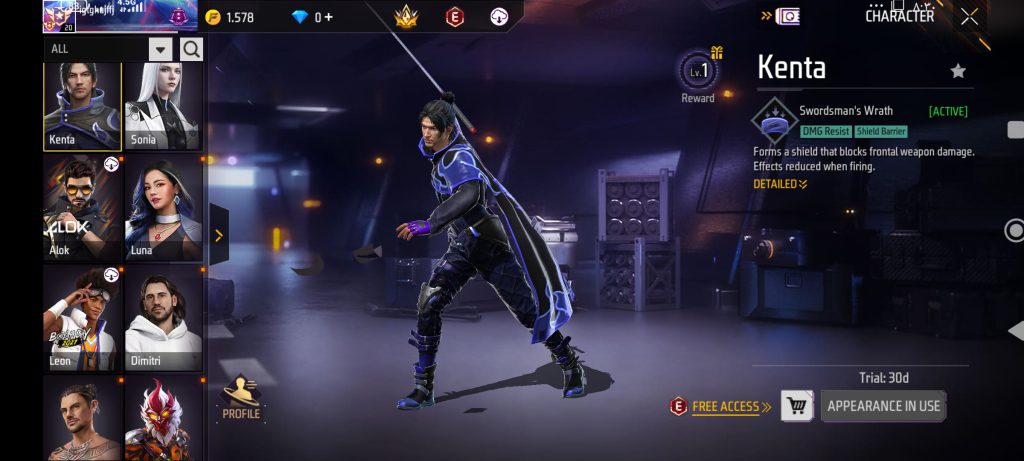Click the APPEARANCE IN USE button
The height and width of the screenshot is (461, 1024).
point(883,406)
